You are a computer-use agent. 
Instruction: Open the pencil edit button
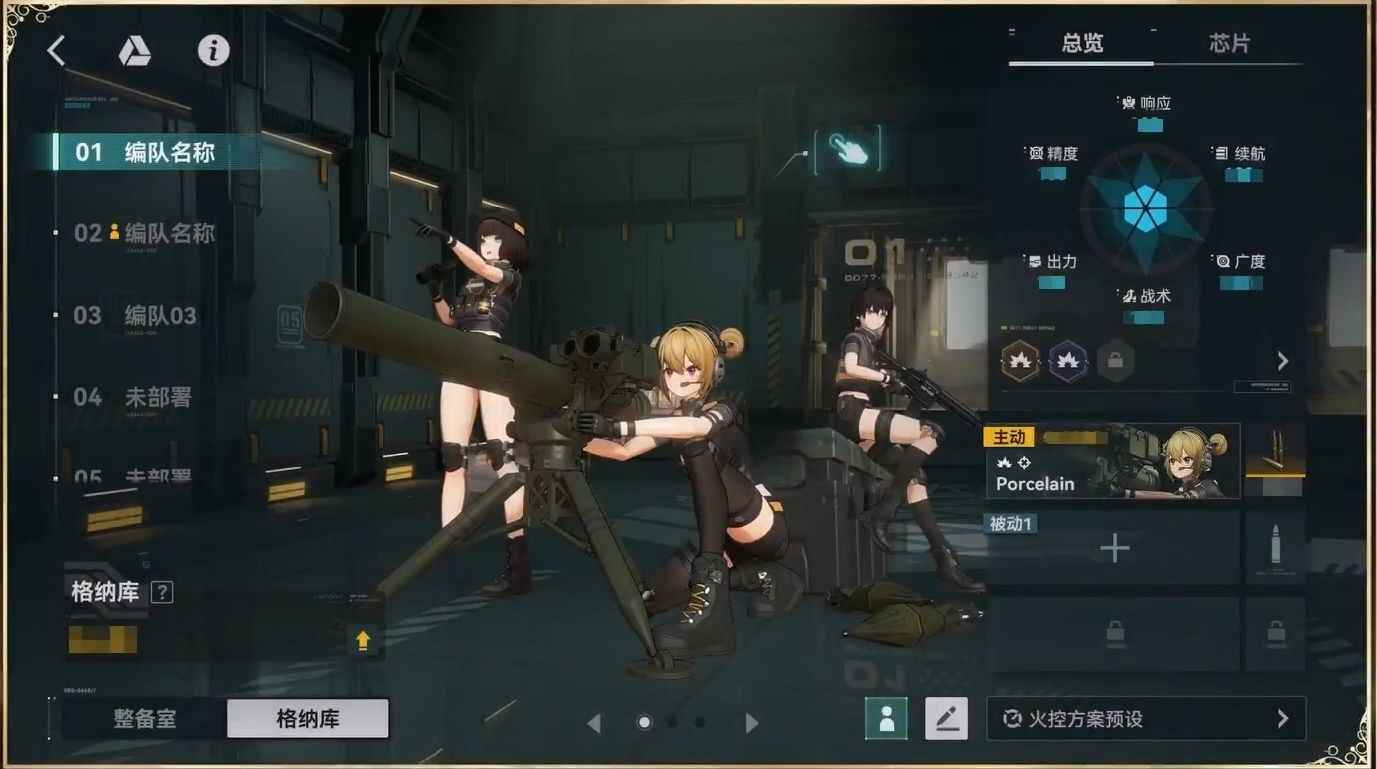tap(946, 718)
